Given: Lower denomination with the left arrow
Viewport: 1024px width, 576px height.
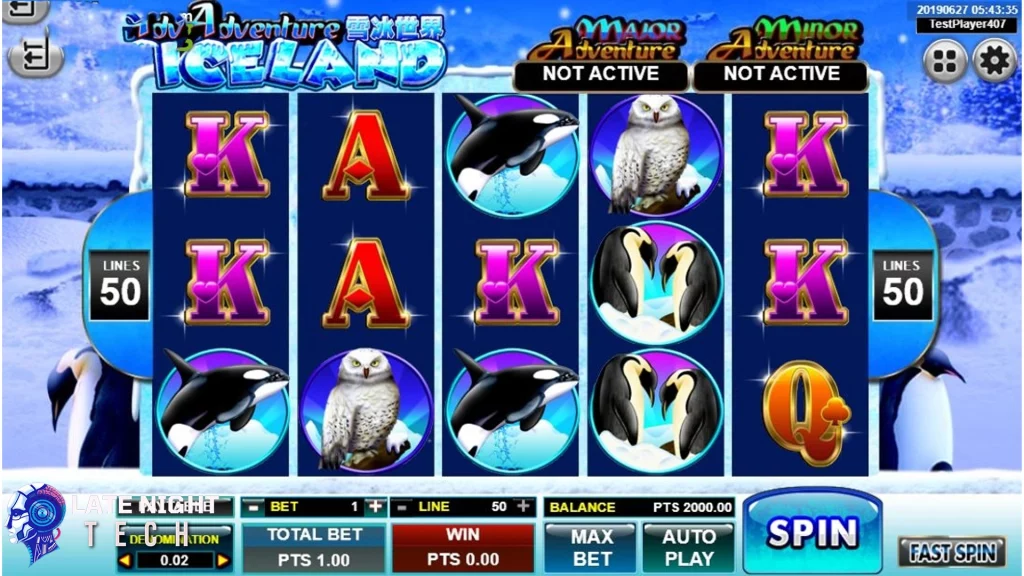Looking at the screenshot, I should [x=125, y=561].
